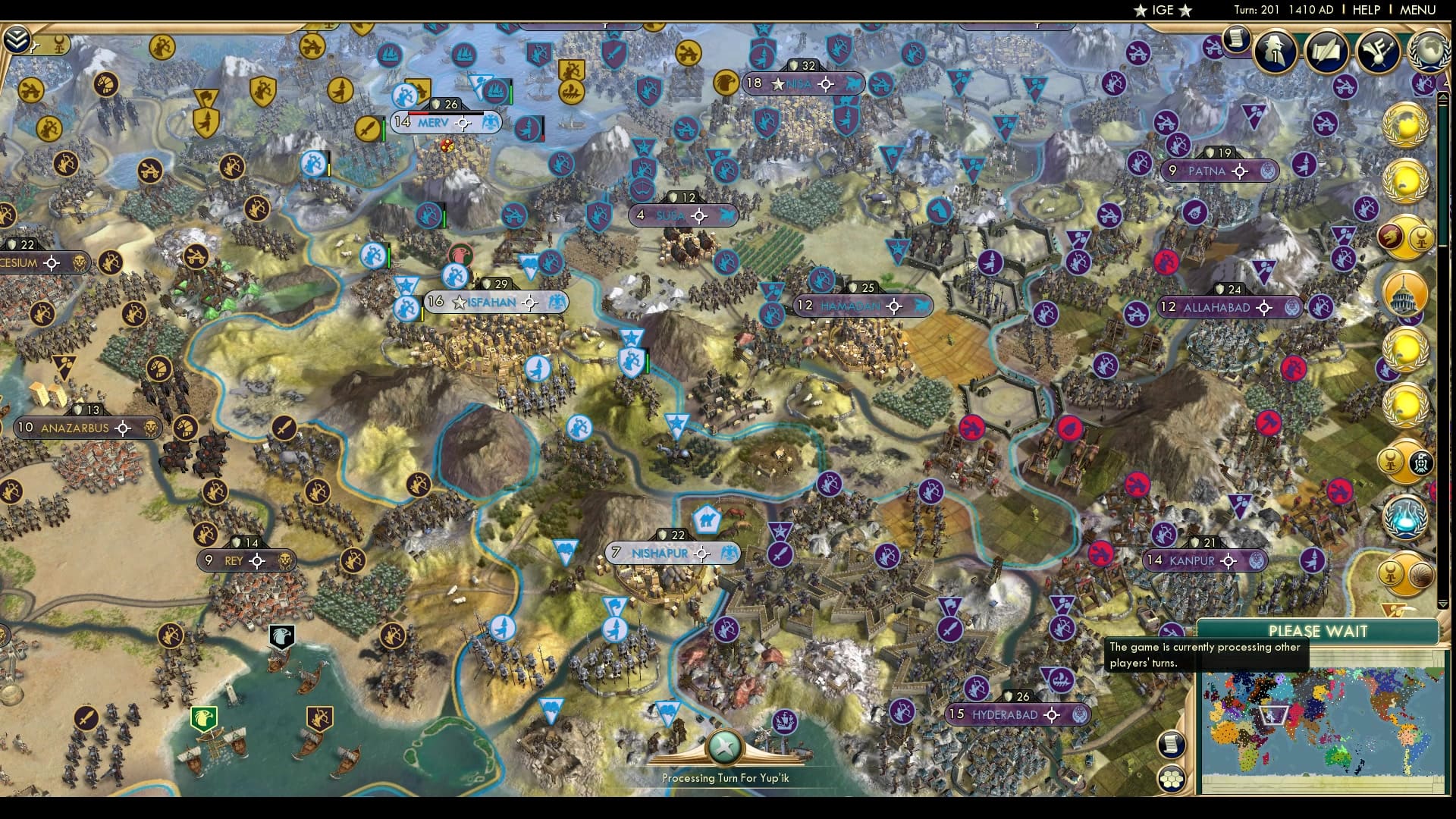Screen dimensions: 1456x819
Task: Click the honeycomb cluster icon below the scroll
Action: tap(1173, 777)
